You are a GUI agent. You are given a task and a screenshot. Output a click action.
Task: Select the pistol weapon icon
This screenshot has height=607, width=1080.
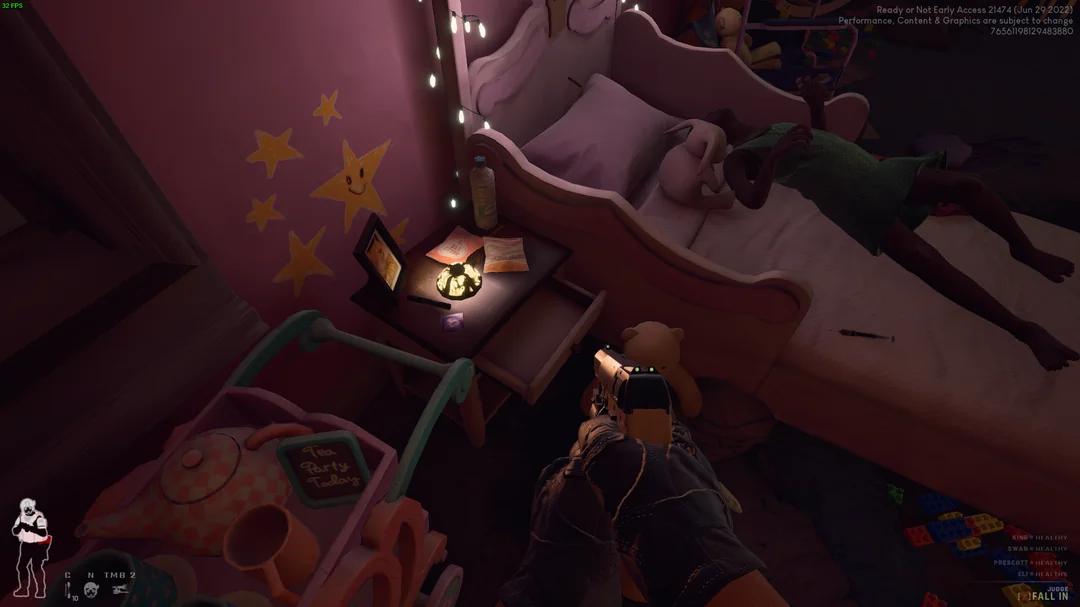coord(120,590)
